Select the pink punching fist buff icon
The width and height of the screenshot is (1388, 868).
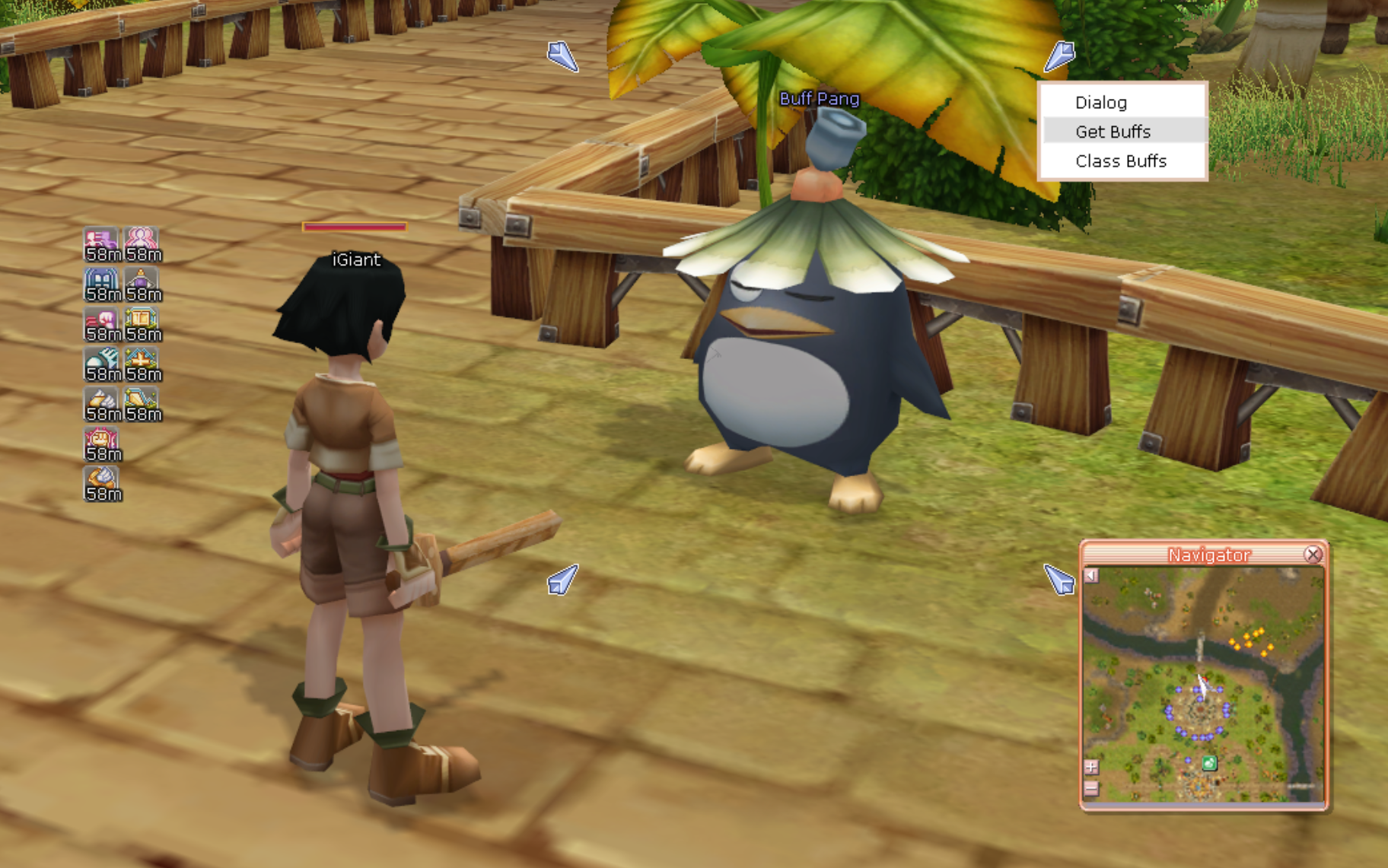point(102,321)
